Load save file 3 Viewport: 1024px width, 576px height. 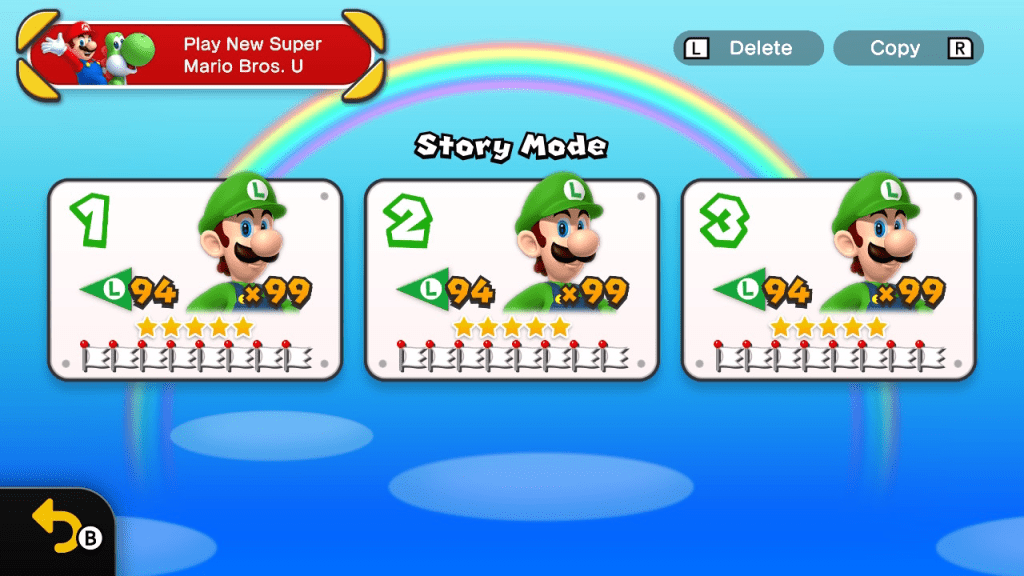(x=828, y=280)
